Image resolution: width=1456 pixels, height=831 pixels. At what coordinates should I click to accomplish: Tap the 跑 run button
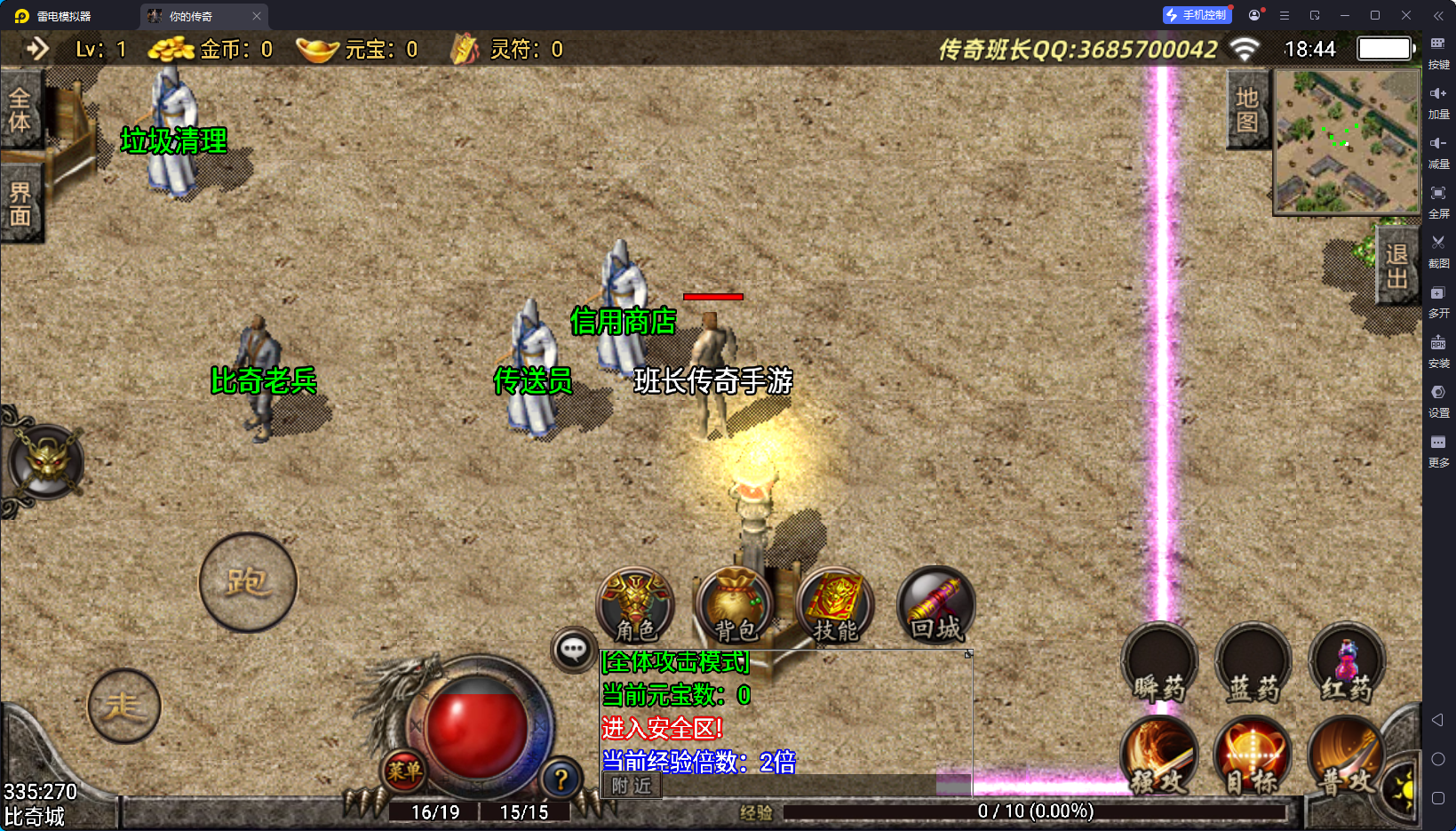click(x=248, y=582)
